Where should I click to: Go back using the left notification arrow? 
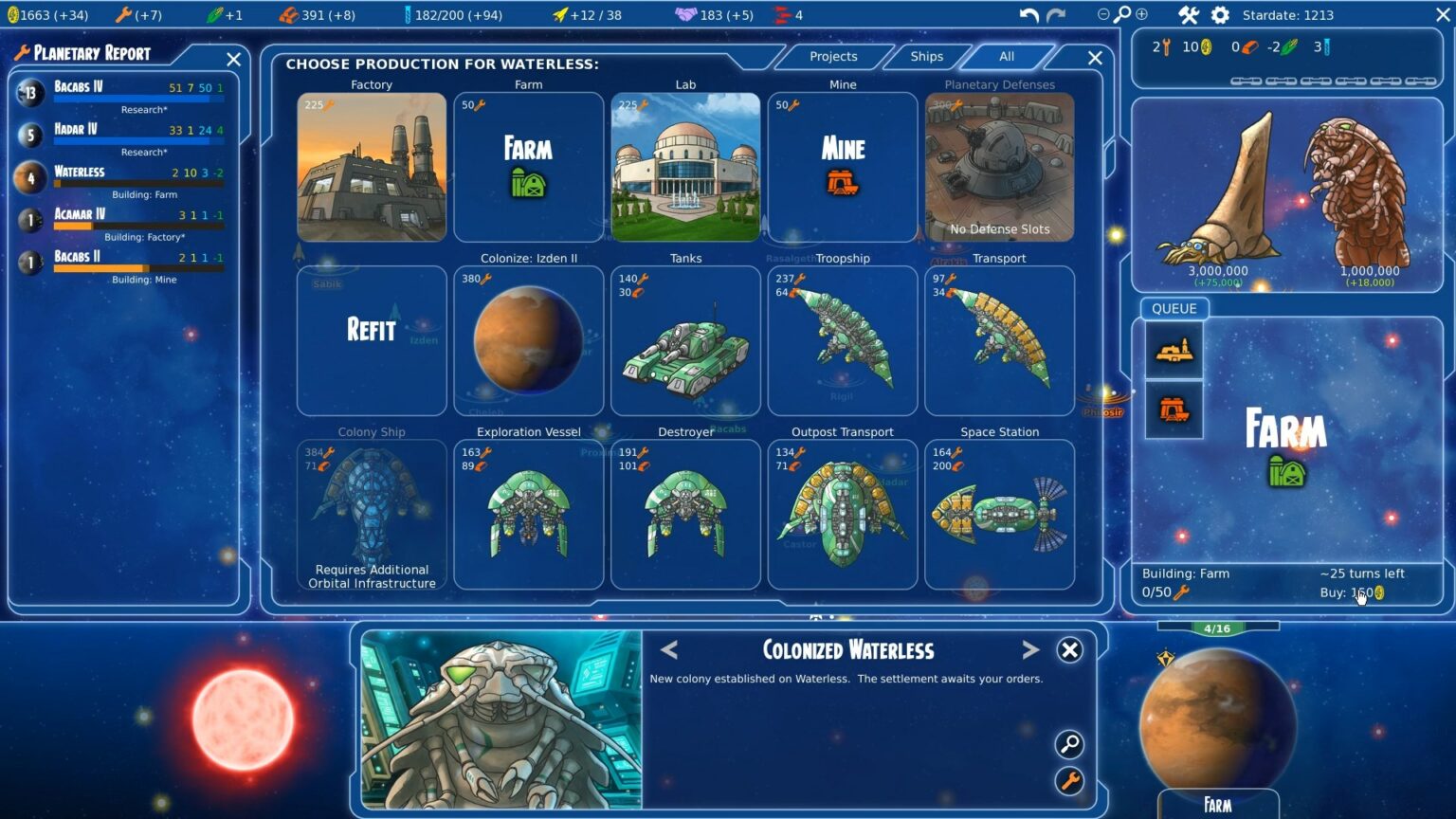click(x=668, y=650)
